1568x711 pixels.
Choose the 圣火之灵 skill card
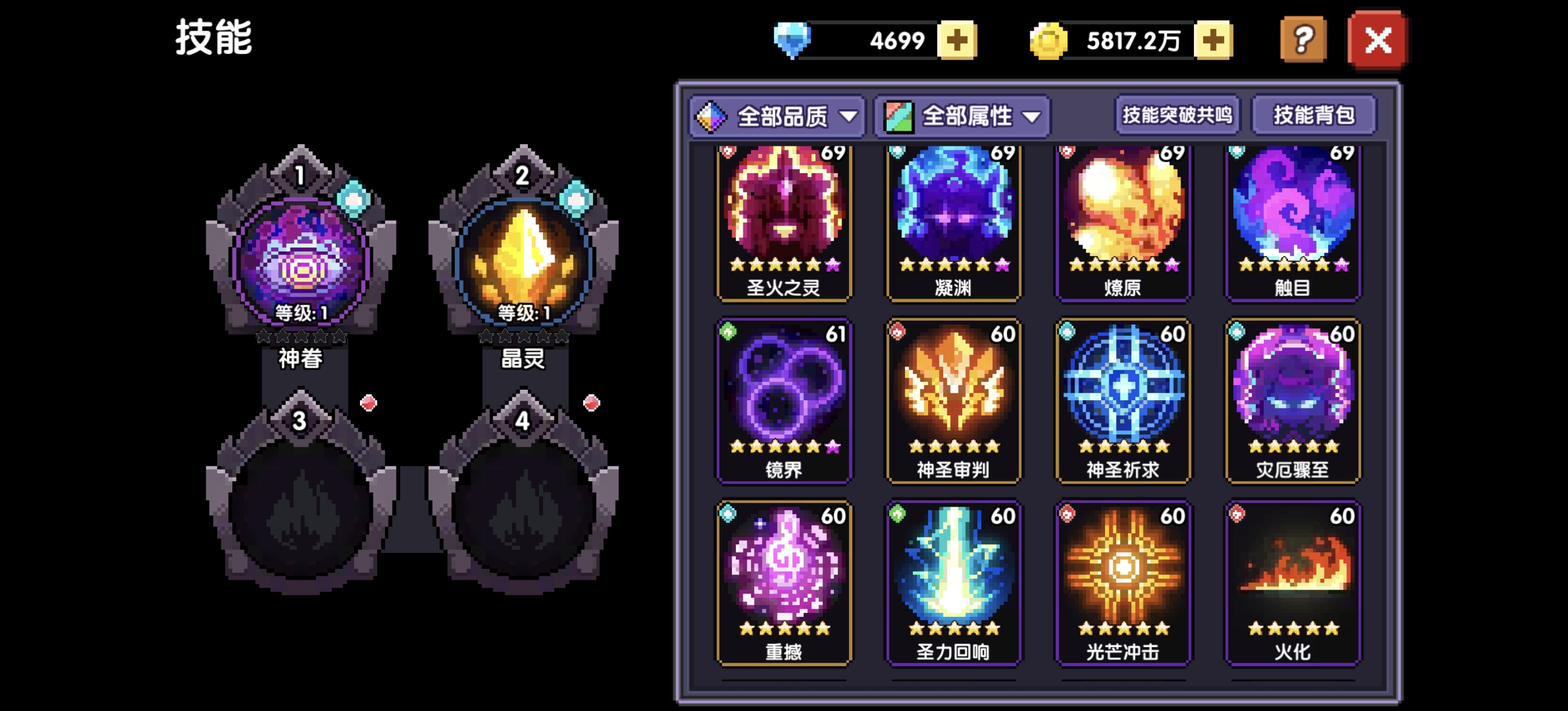(784, 222)
